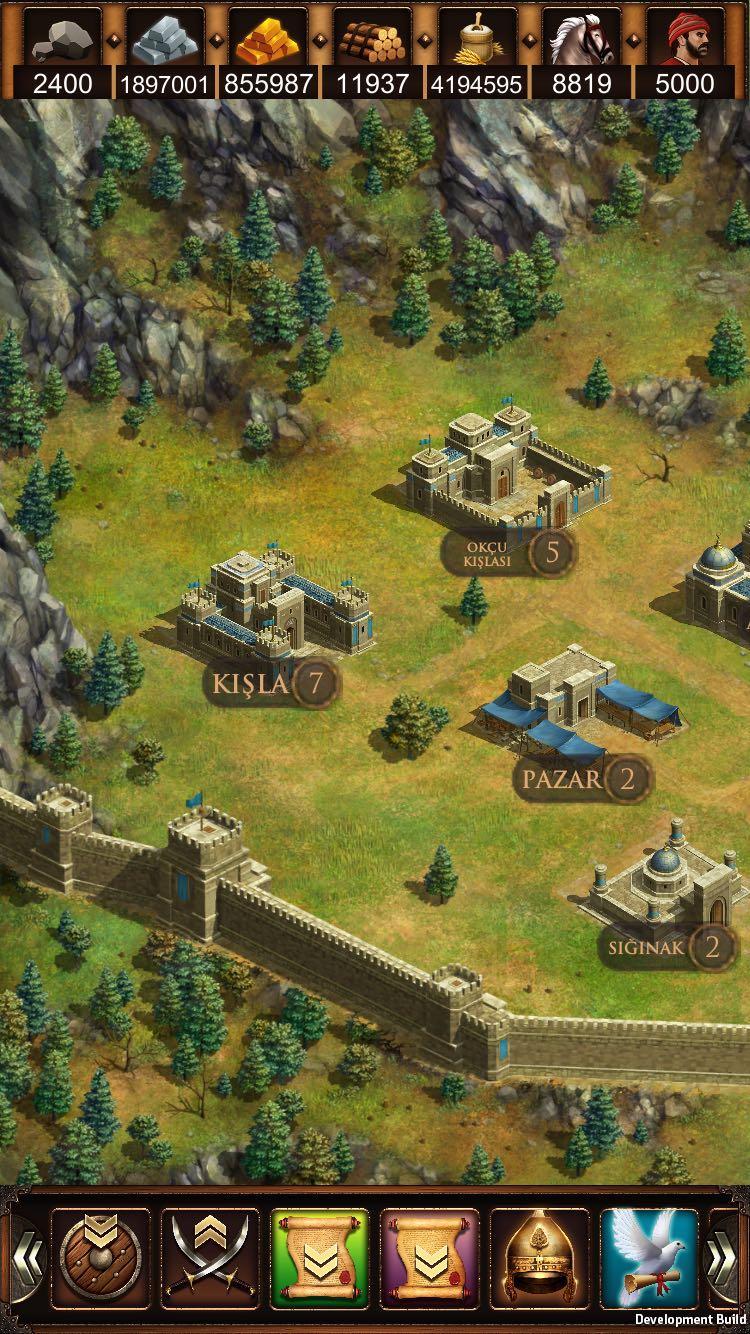Check the gold bars resource

coord(269,40)
